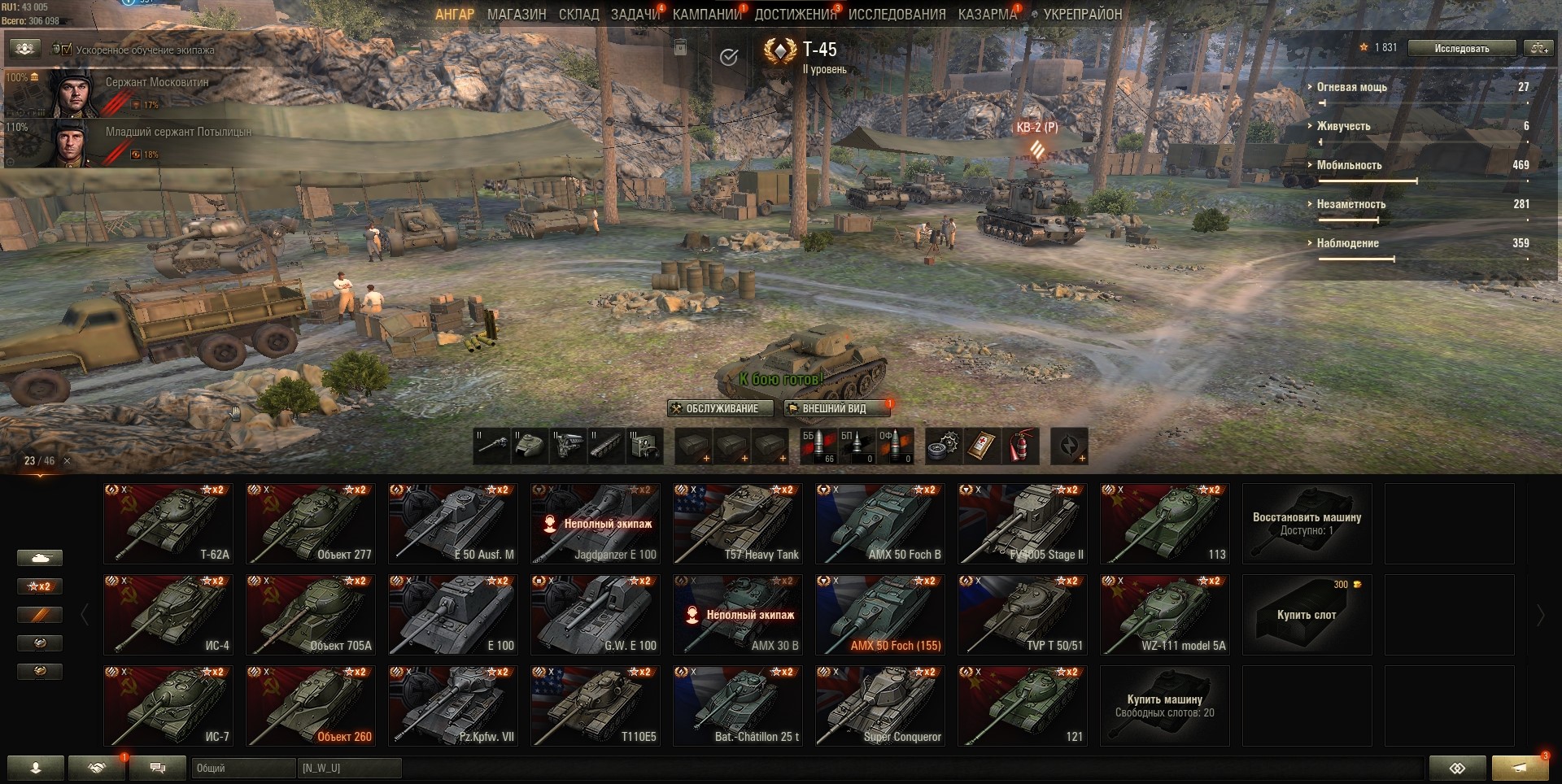
Task: Open the contacts handshake icon with notification
Action: (x=97, y=768)
